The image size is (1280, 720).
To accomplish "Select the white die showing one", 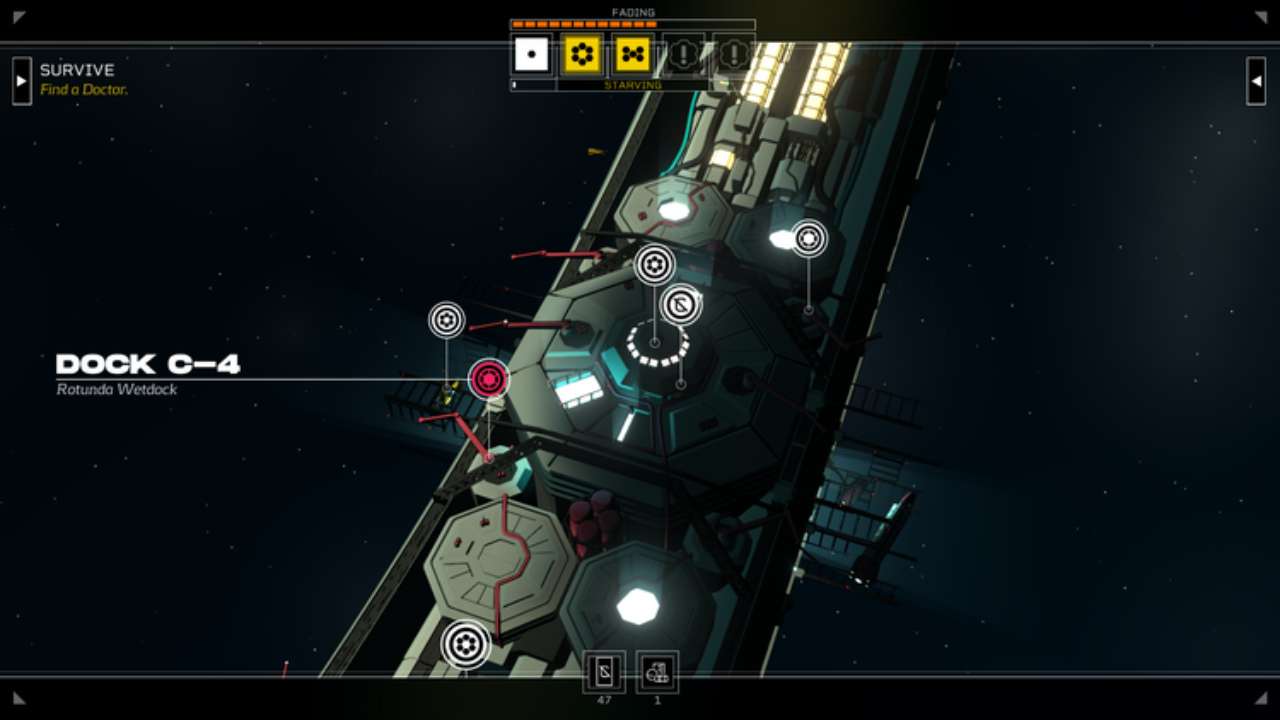I will [x=531, y=54].
